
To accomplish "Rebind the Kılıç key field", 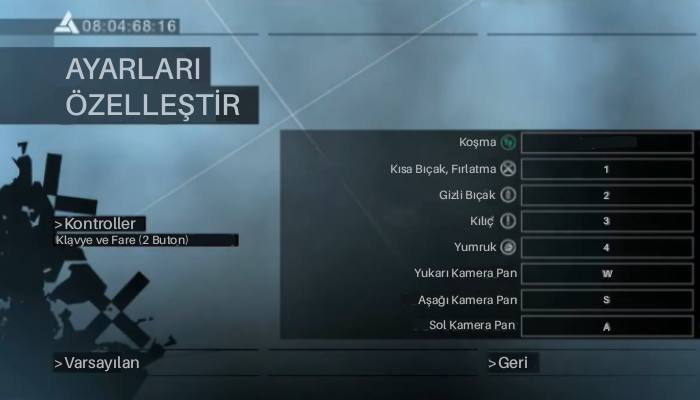I will (x=606, y=221).
